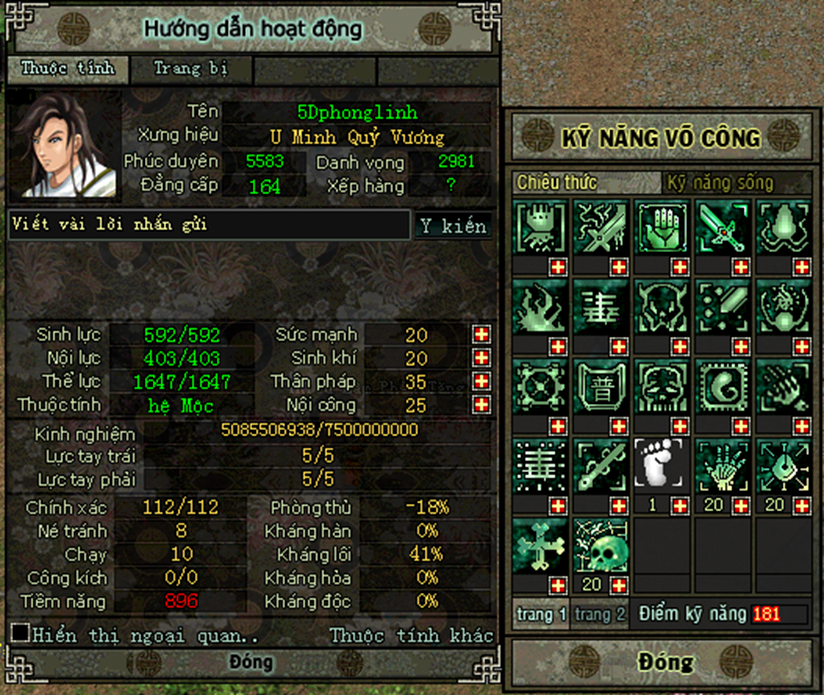
Task: Increase Sinh khí with its plus button
Action: click(x=482, y=358)
